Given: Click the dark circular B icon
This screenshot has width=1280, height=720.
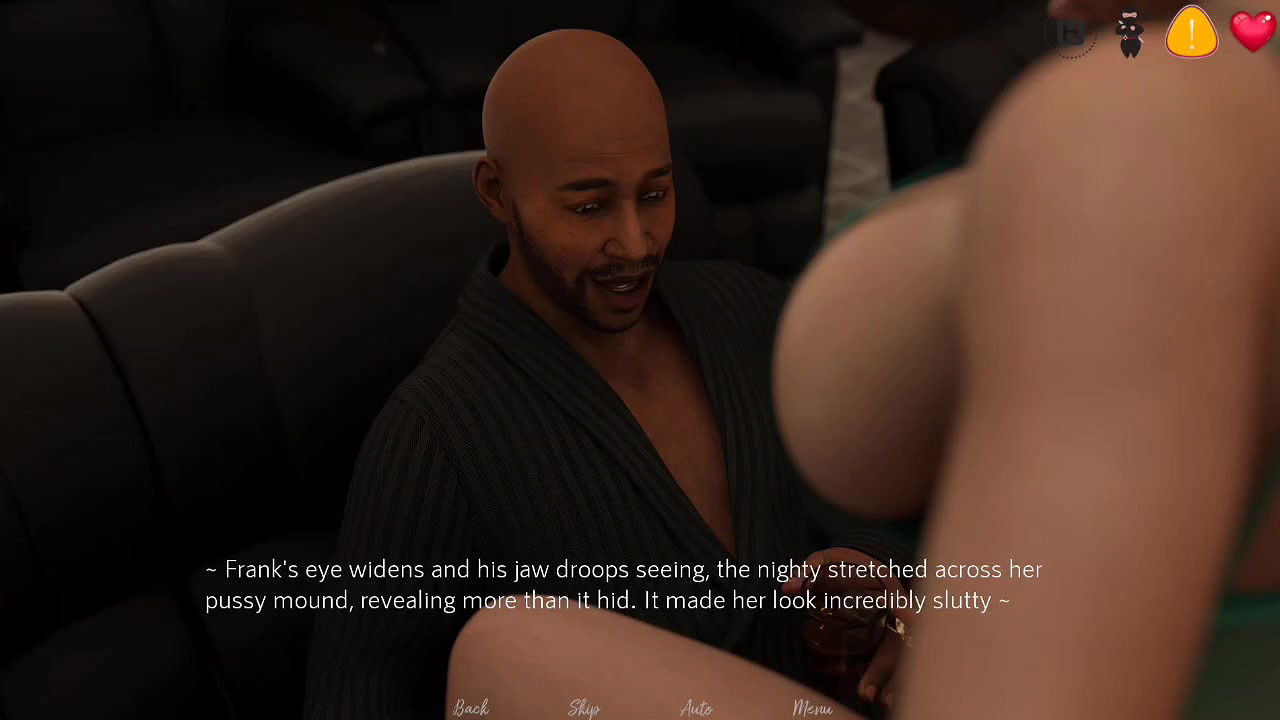Looking at the screenshot, I should point(1071,34).
